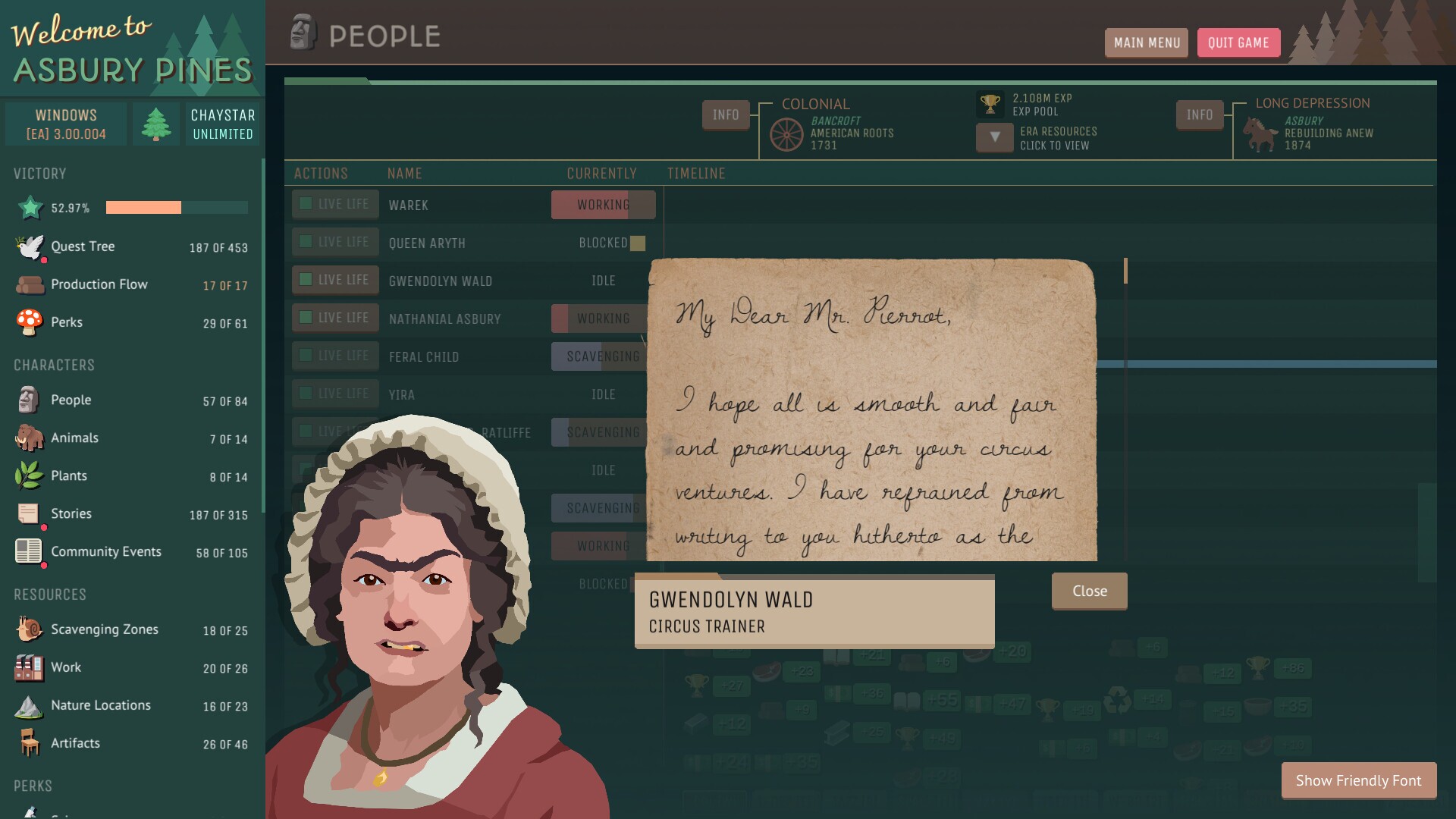Open Perks via the mushroom icon

point(29,322)
